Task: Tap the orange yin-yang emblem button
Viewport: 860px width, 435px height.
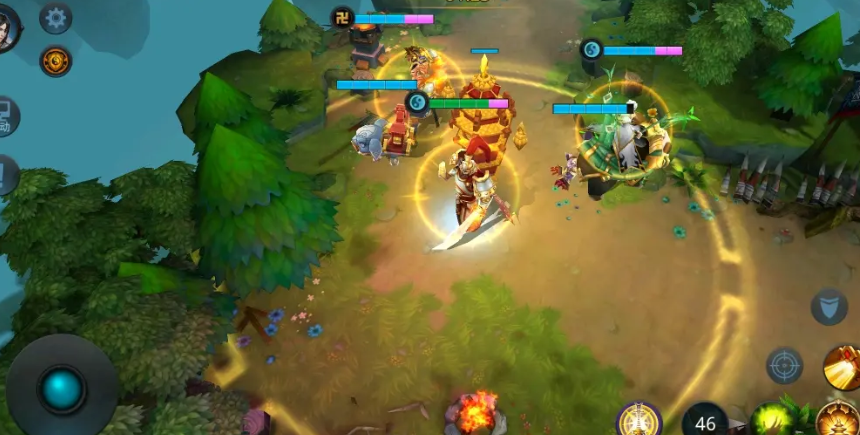Action: pyautogui.click(x=55, y=61)
